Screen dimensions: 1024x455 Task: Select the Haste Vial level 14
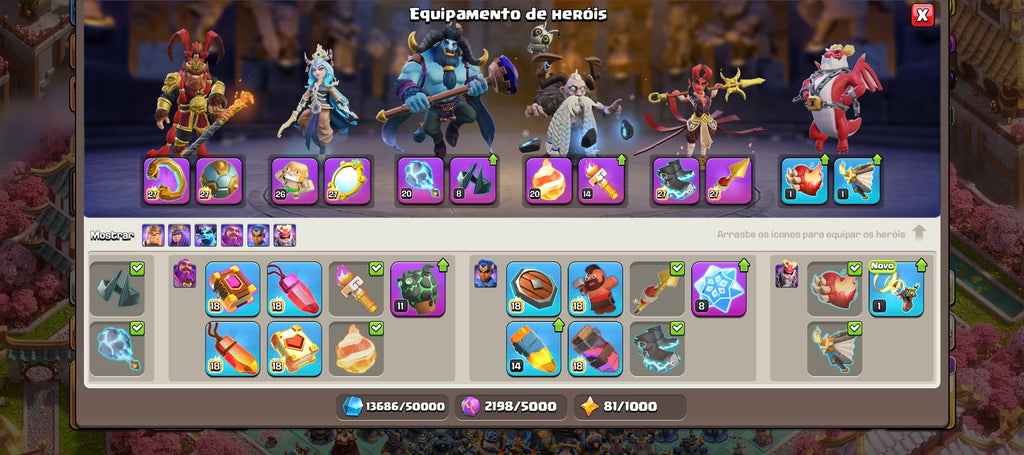[x=533, y=348]
